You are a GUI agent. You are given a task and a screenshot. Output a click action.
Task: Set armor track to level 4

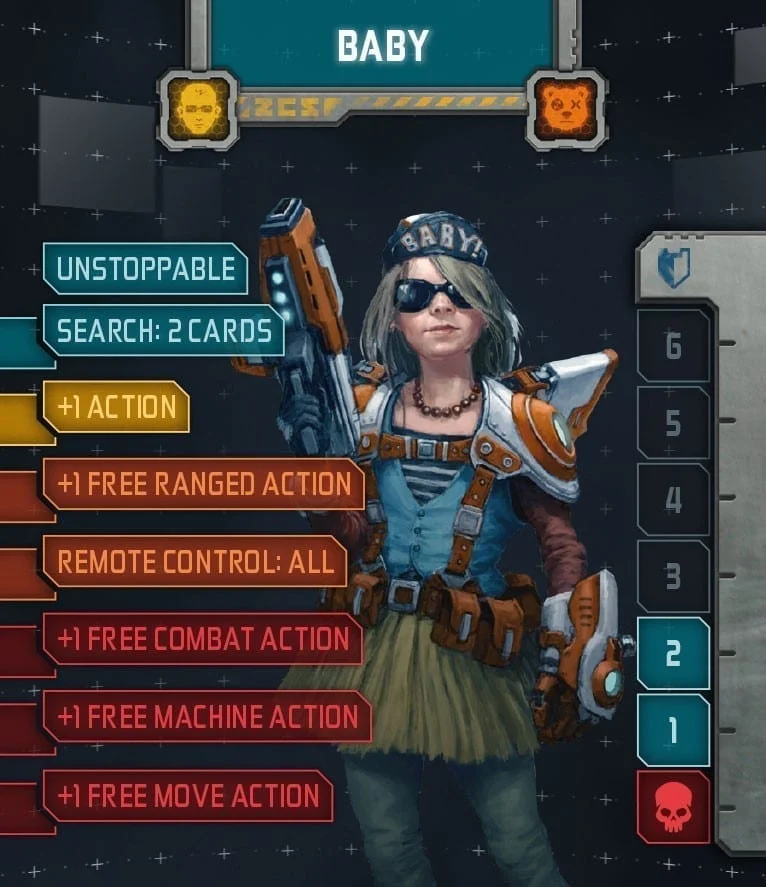coord(673,500)
